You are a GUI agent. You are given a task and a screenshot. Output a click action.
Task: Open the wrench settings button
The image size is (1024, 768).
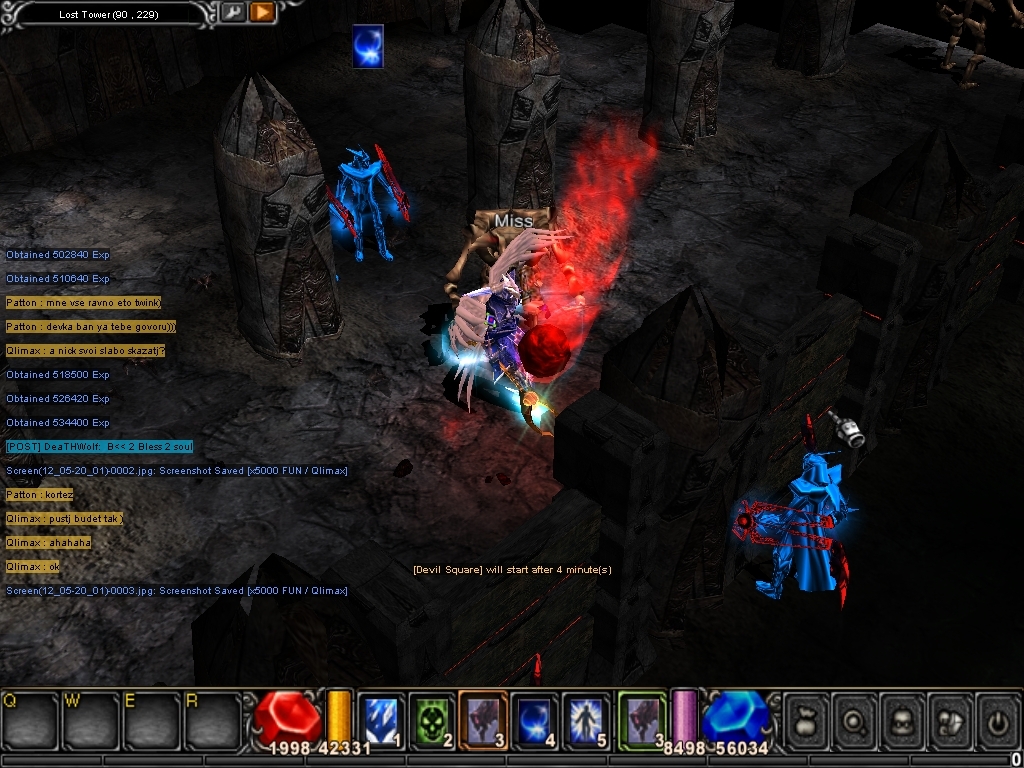(x=232, y=13)
